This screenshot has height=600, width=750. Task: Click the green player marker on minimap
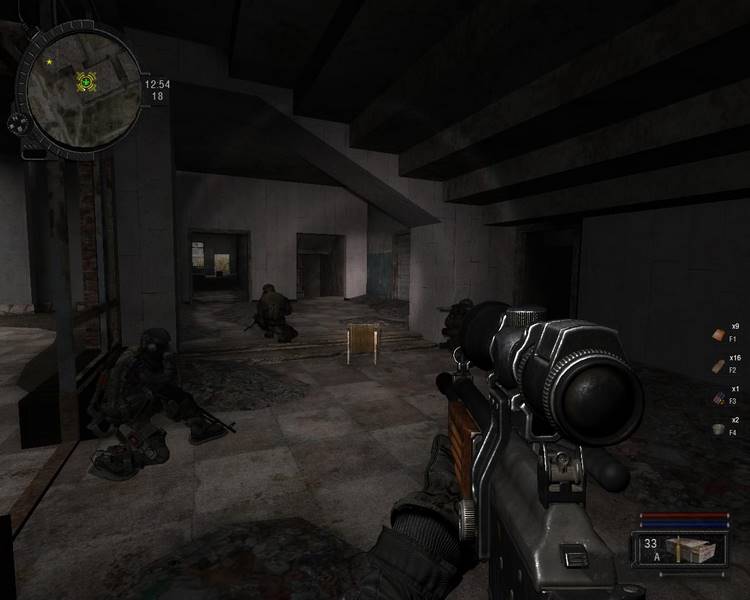point(87,82)
